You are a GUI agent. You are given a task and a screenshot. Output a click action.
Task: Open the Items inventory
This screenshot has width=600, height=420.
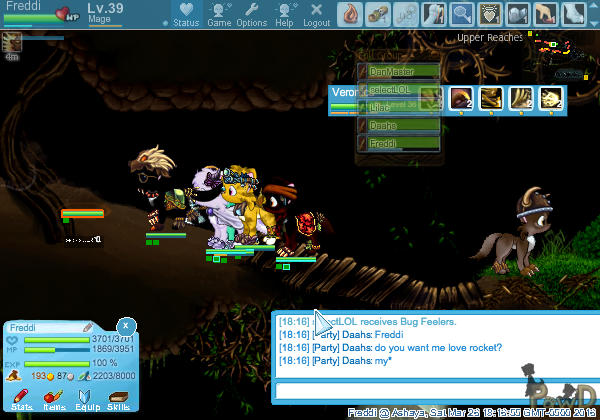pos(53,400)
